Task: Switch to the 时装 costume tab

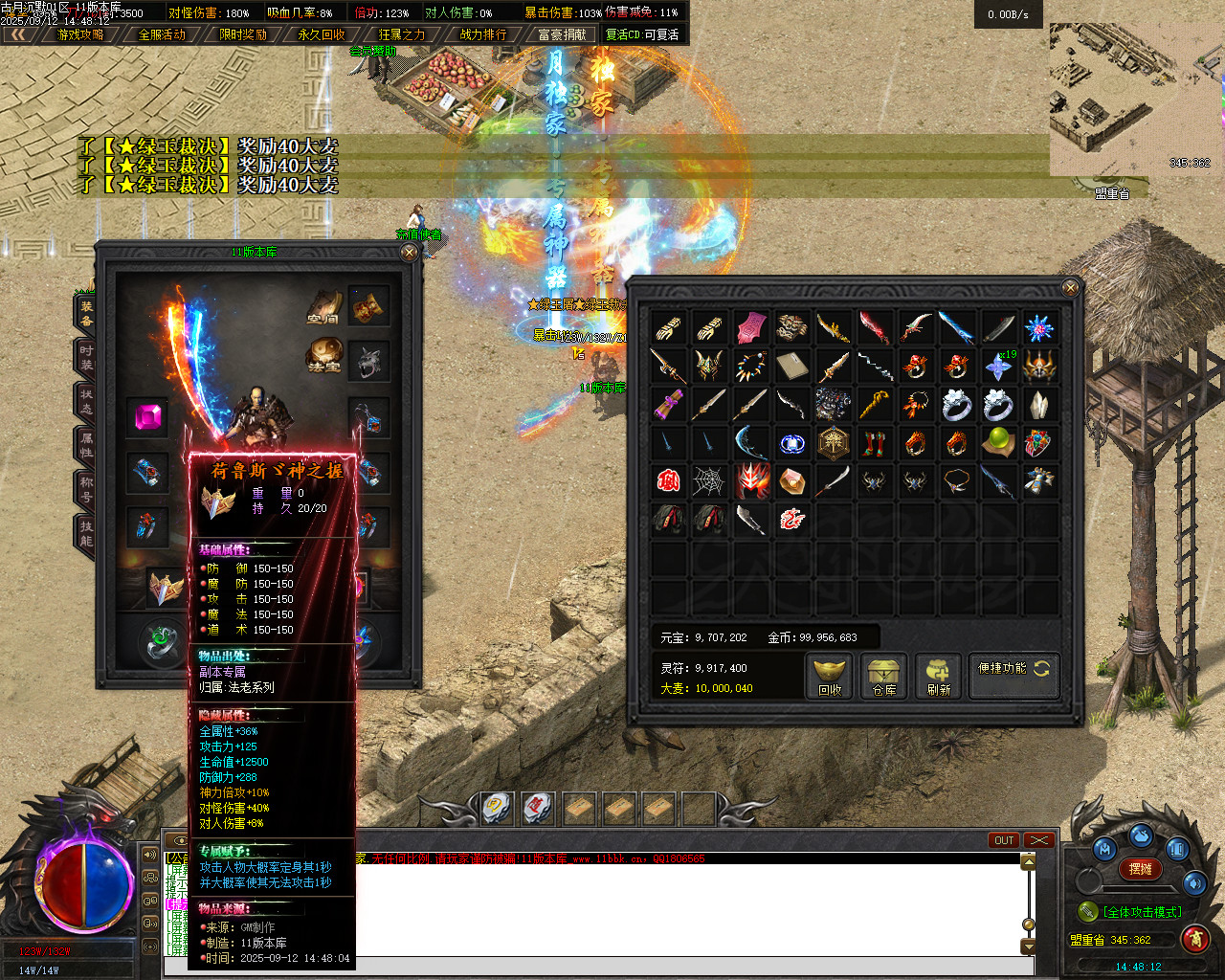Action: coord(86,358)
